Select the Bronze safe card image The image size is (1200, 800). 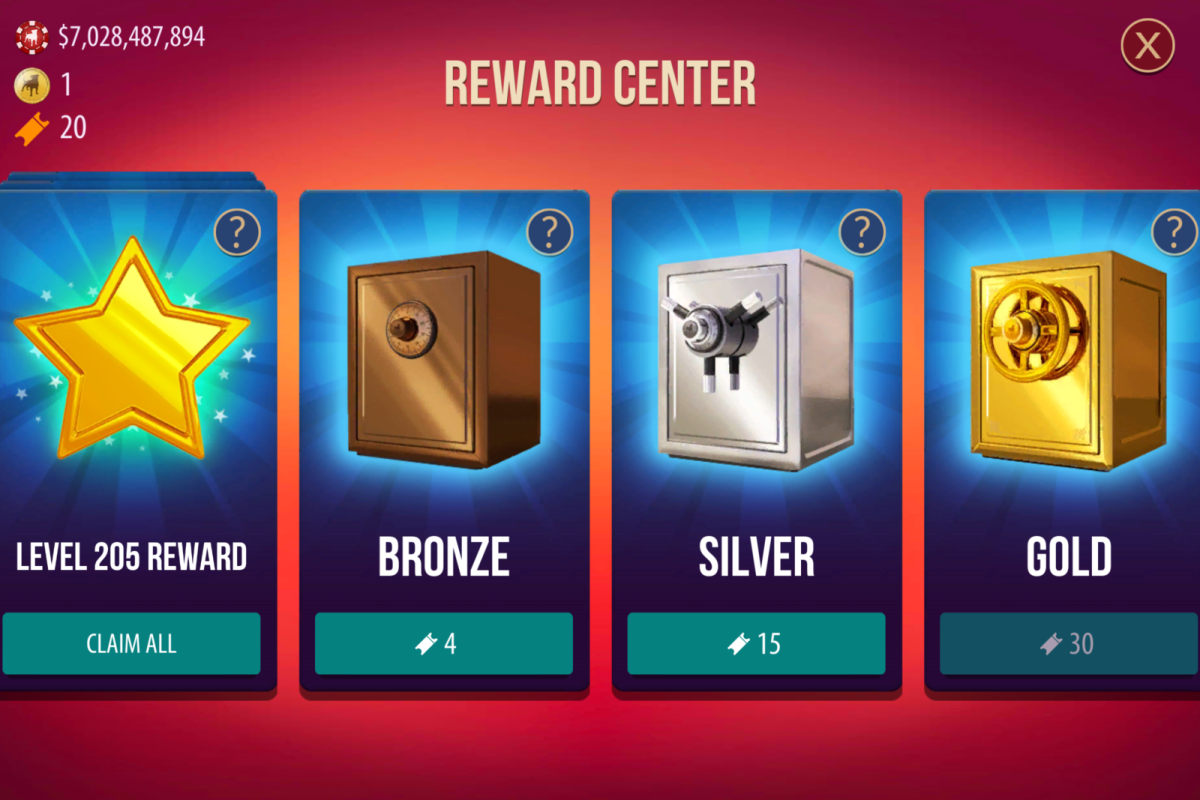coord(444,360)
